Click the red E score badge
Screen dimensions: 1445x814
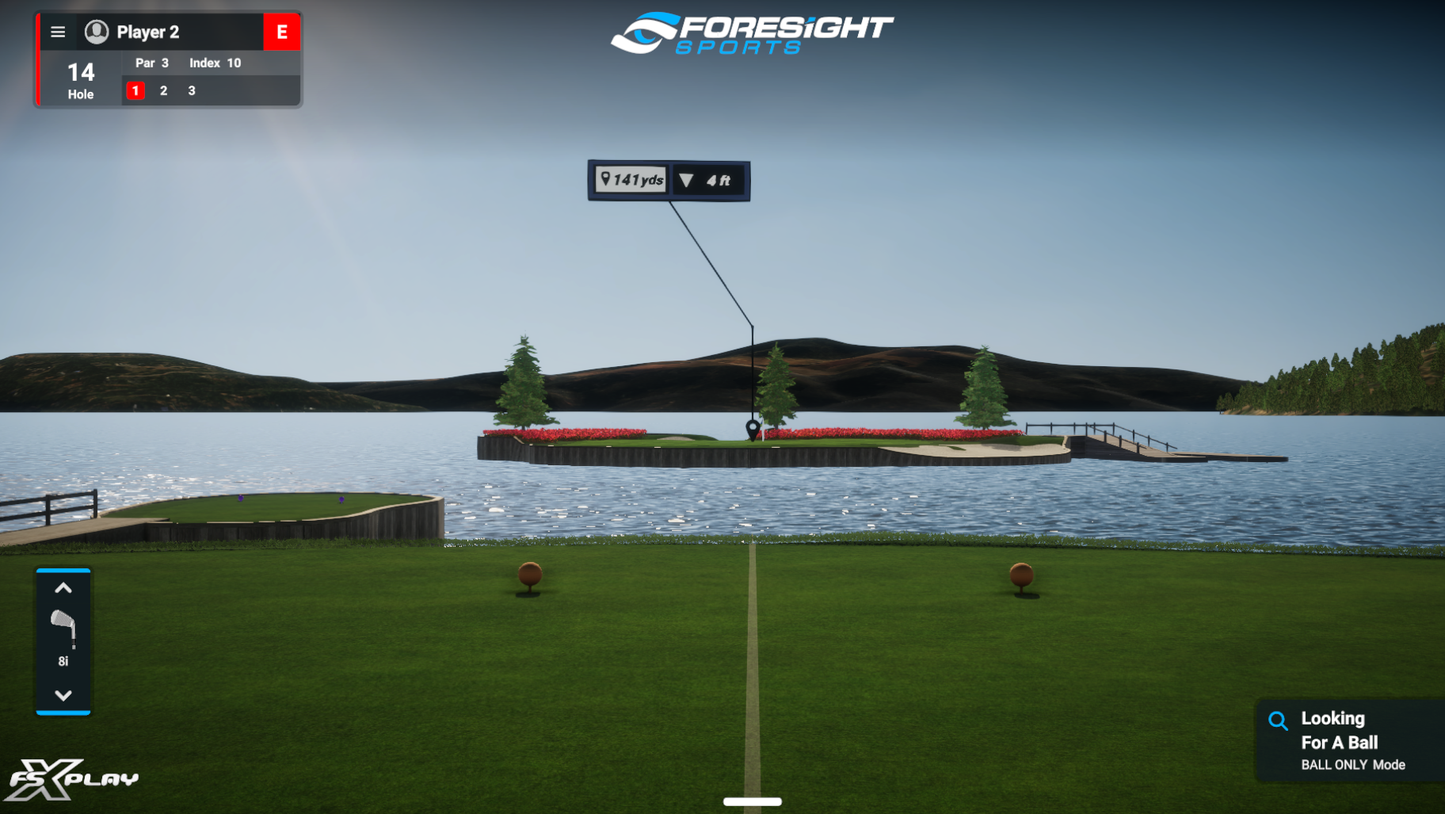pyautogui.click(x=282, y=31)
